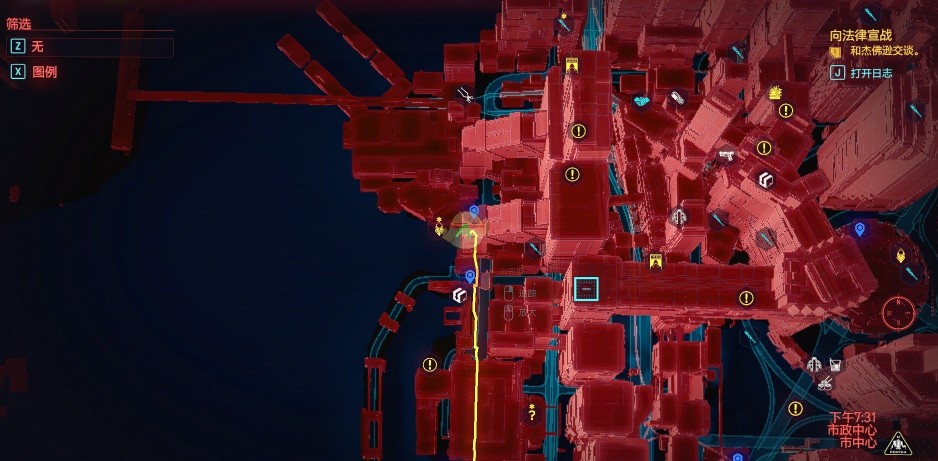This screenshot has width=938, height=461.
Task: Click the Fixer triangle badge icon
Action: coord(897,442)
